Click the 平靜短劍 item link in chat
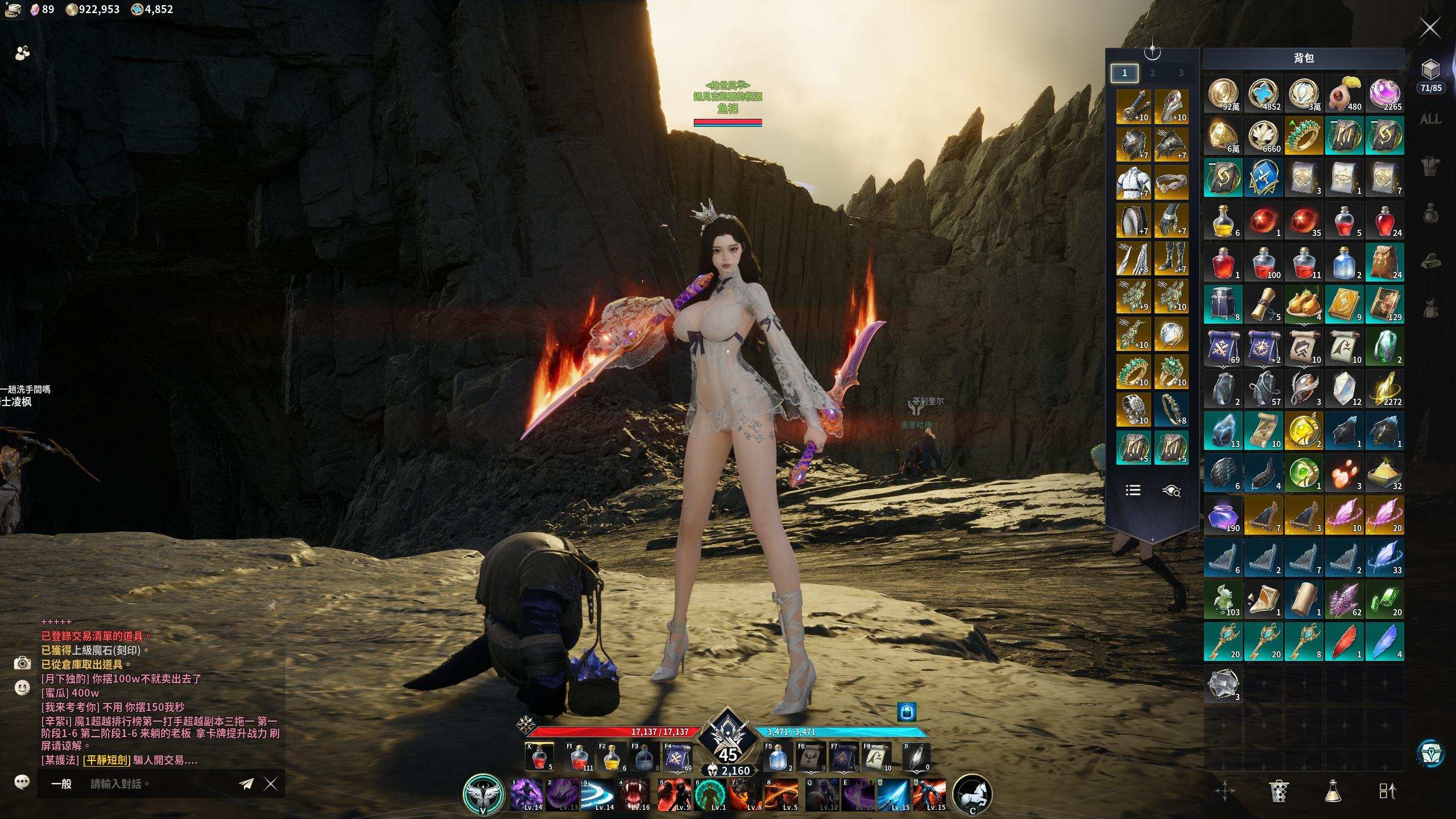1456x819 pixels. pos(106,760)
